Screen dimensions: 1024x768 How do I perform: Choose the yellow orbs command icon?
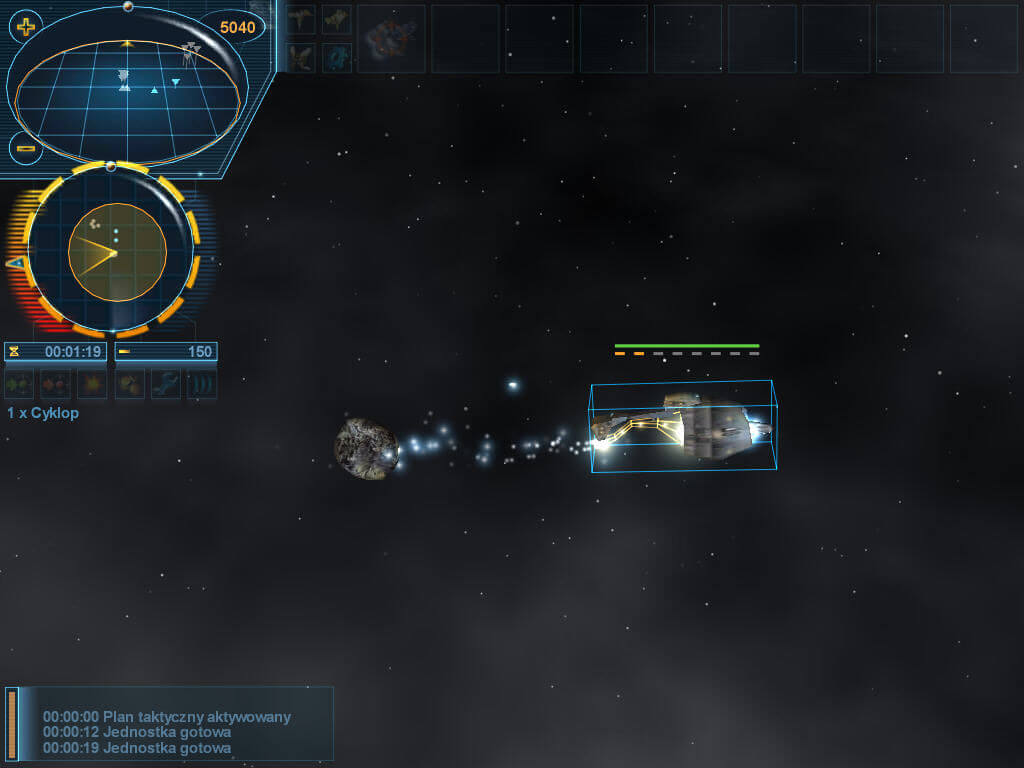point(129,384)
